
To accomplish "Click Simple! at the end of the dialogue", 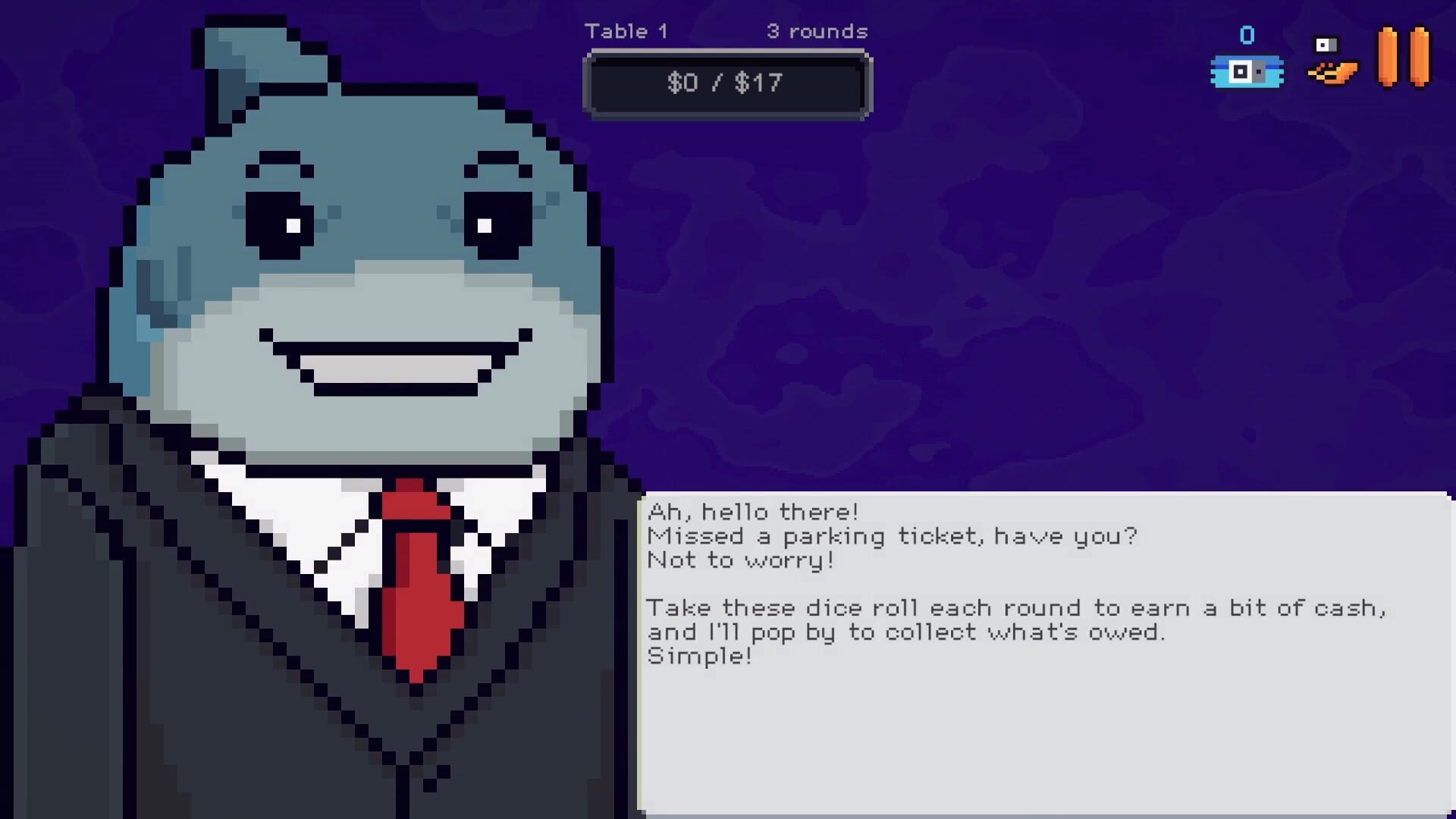I will (x=699, y=657).
